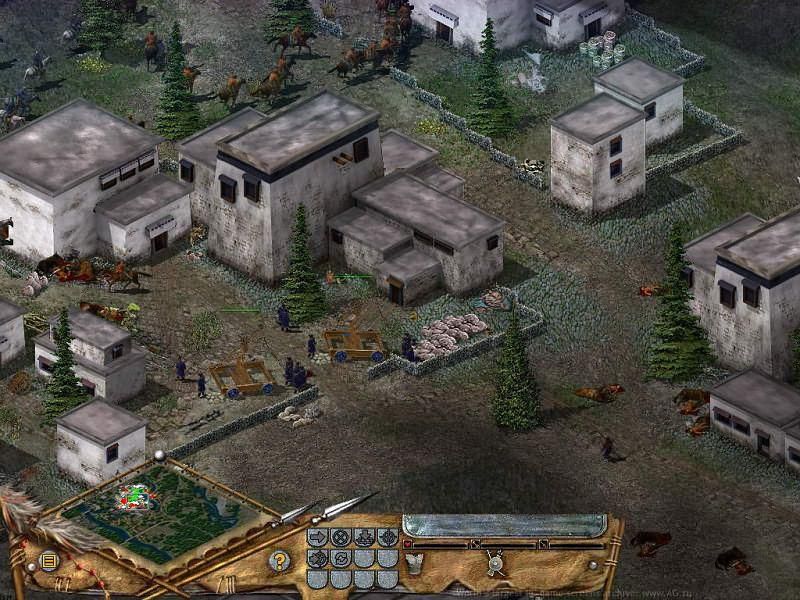
Task: Select the circular arrows patrol command
Action: click(x=341, y=559)
